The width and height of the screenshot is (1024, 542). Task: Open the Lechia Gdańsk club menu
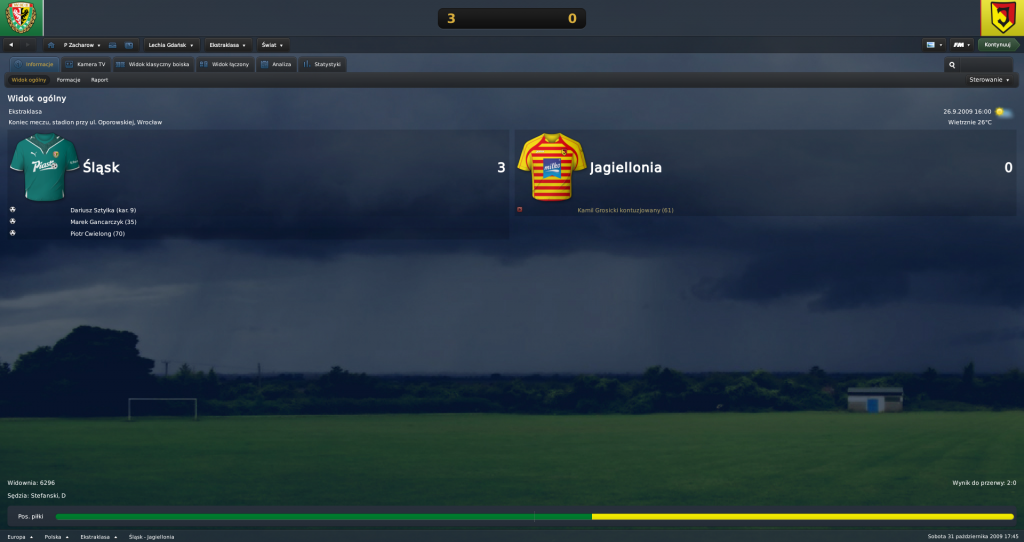(x=170, y=45)
